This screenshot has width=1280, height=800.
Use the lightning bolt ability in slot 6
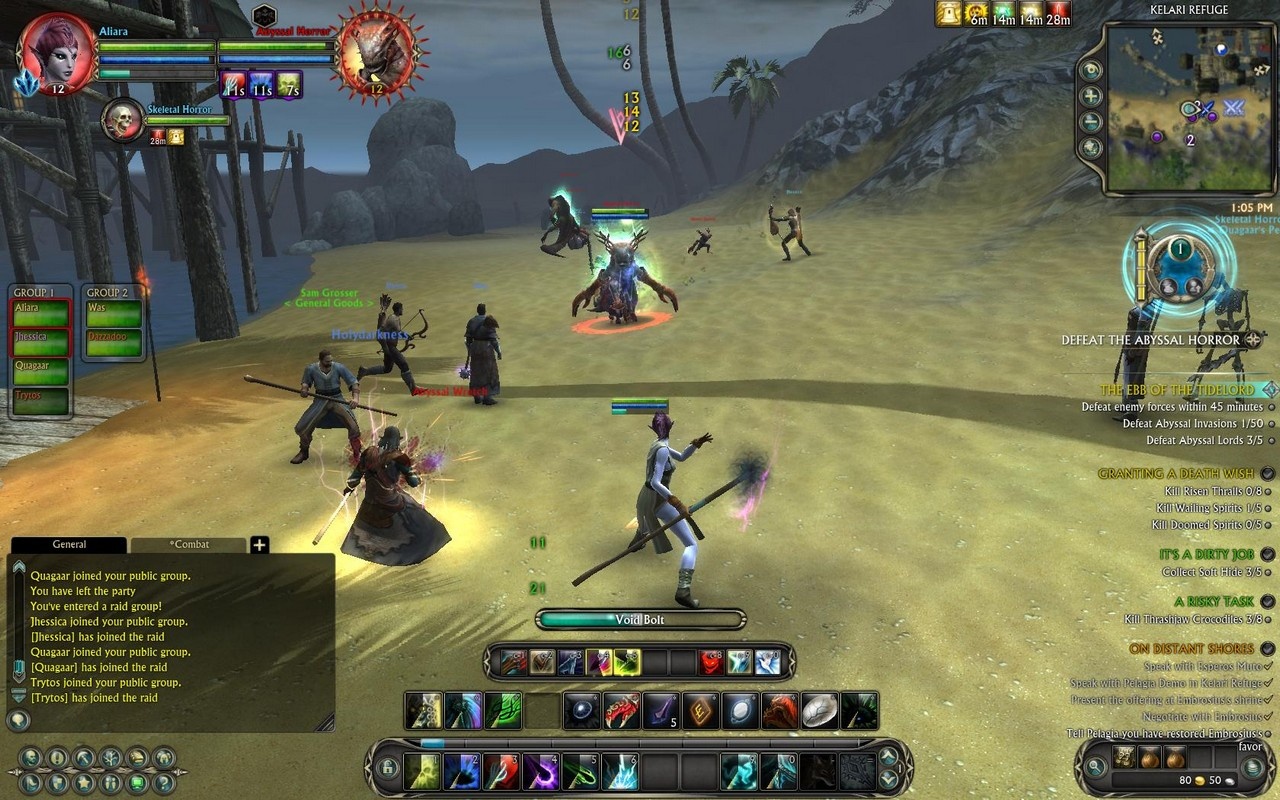[620, 771]
